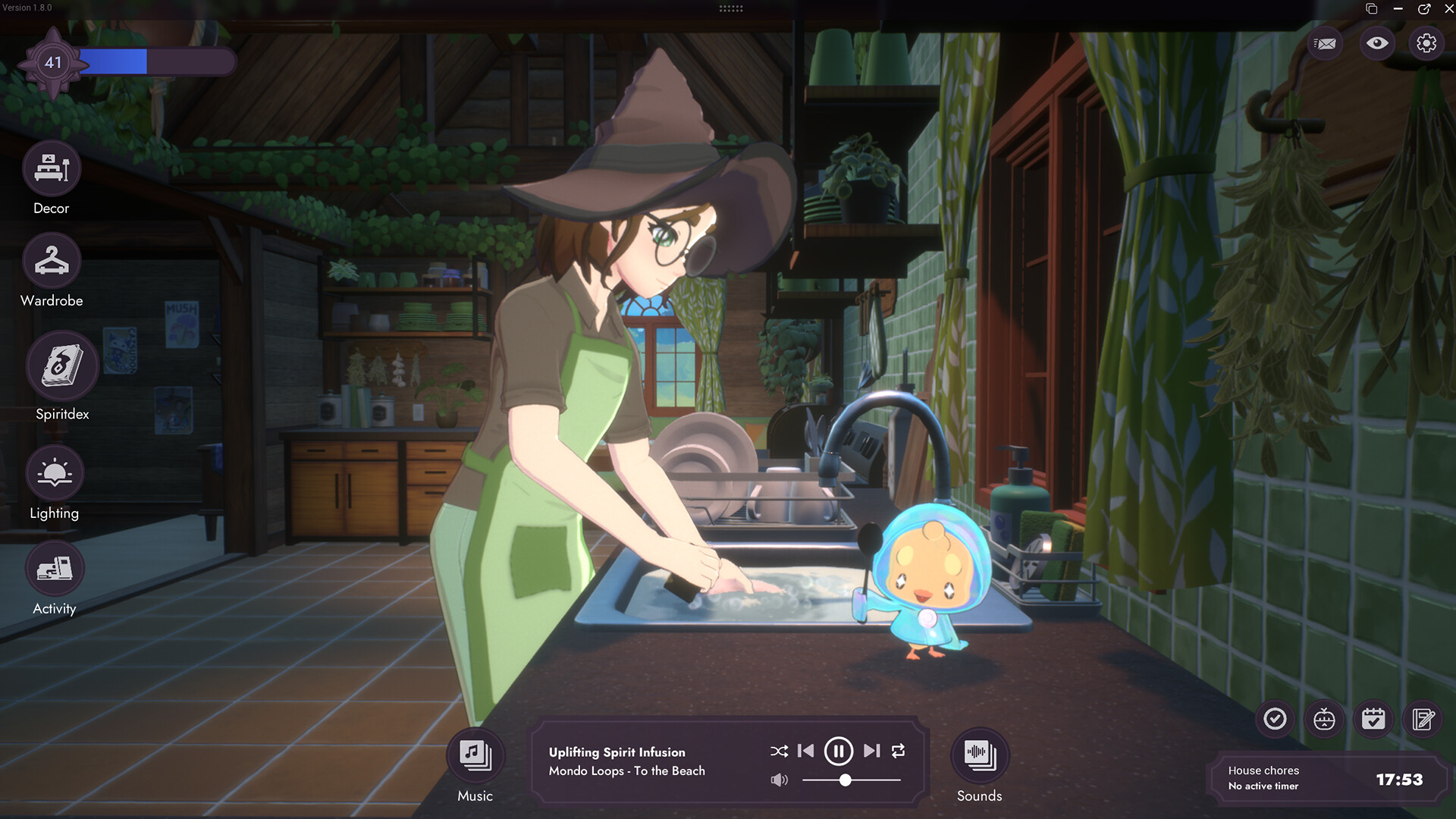
Task: Choose the Activity menu
Action: (x=55, y=569)
